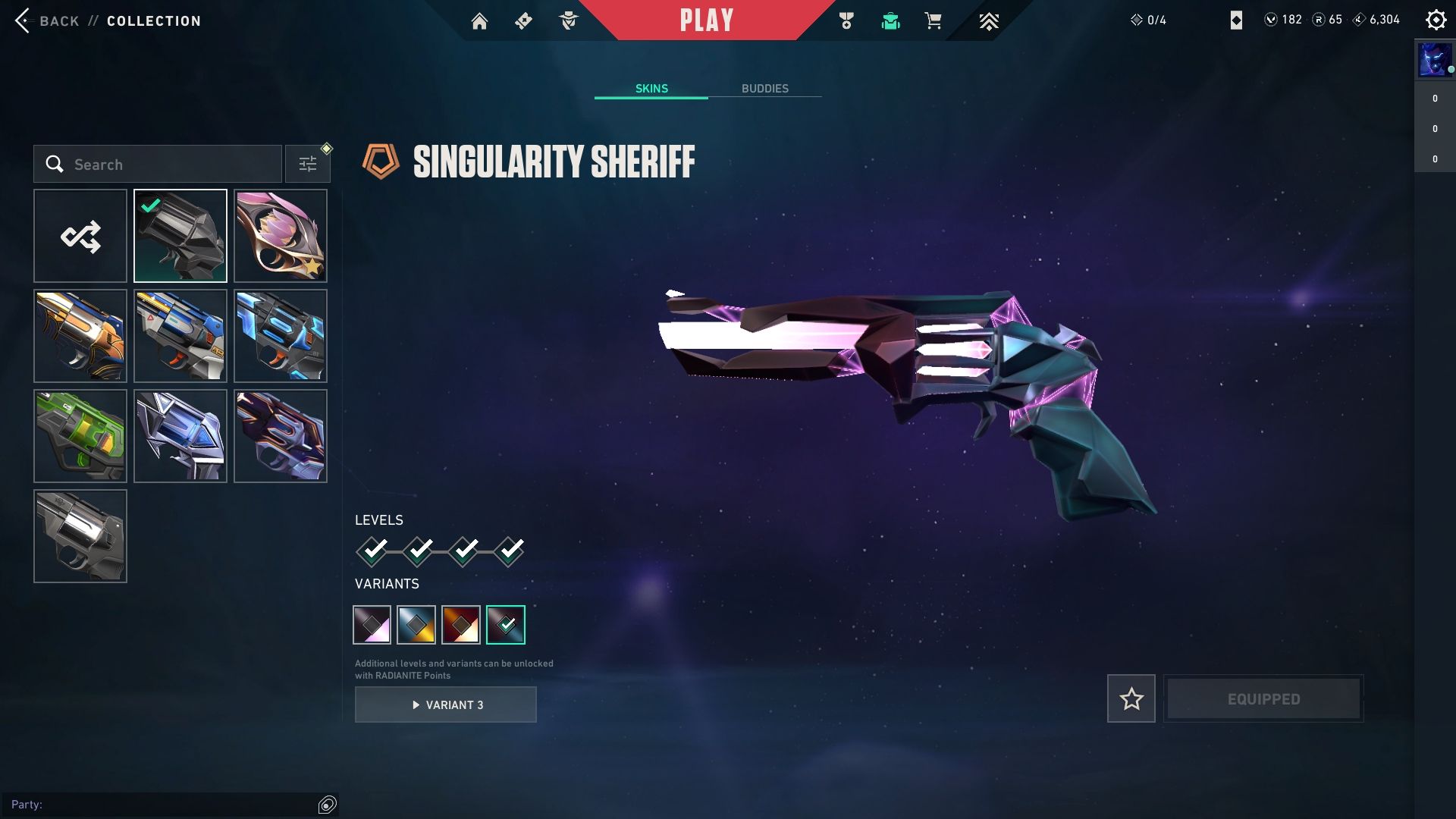Select the pink flower Sheriff skin
This screenshot has height=819, width=1456.
coord(281,237)
